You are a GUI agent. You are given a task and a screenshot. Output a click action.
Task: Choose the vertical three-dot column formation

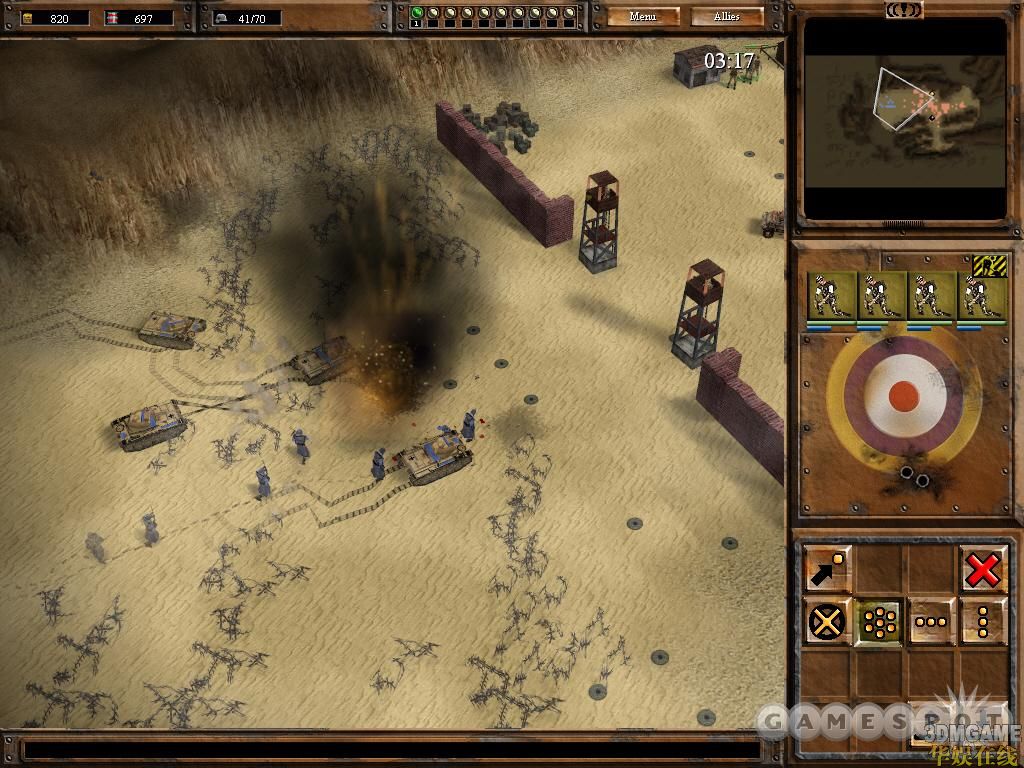click(982, 621)
